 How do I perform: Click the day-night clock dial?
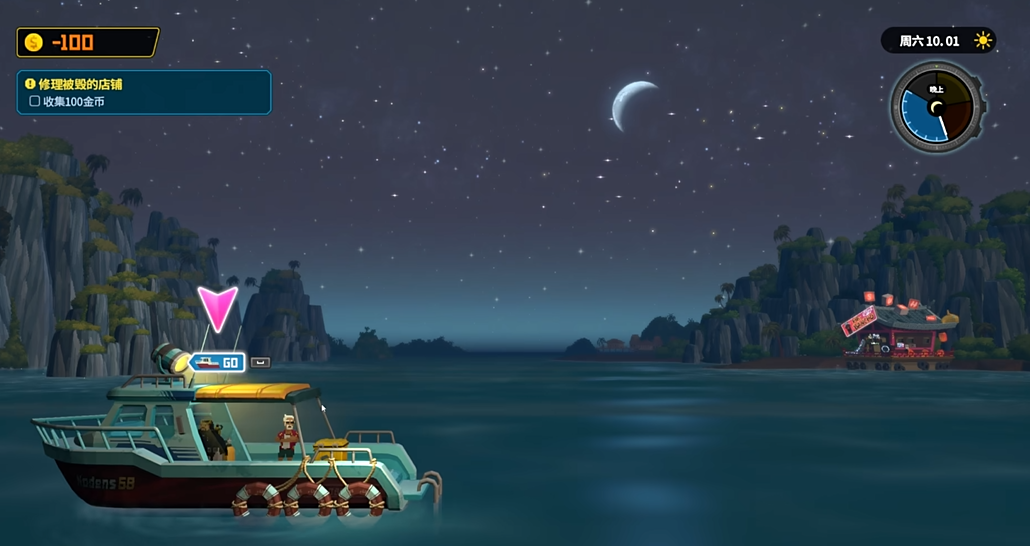click(x=937, y=107)
